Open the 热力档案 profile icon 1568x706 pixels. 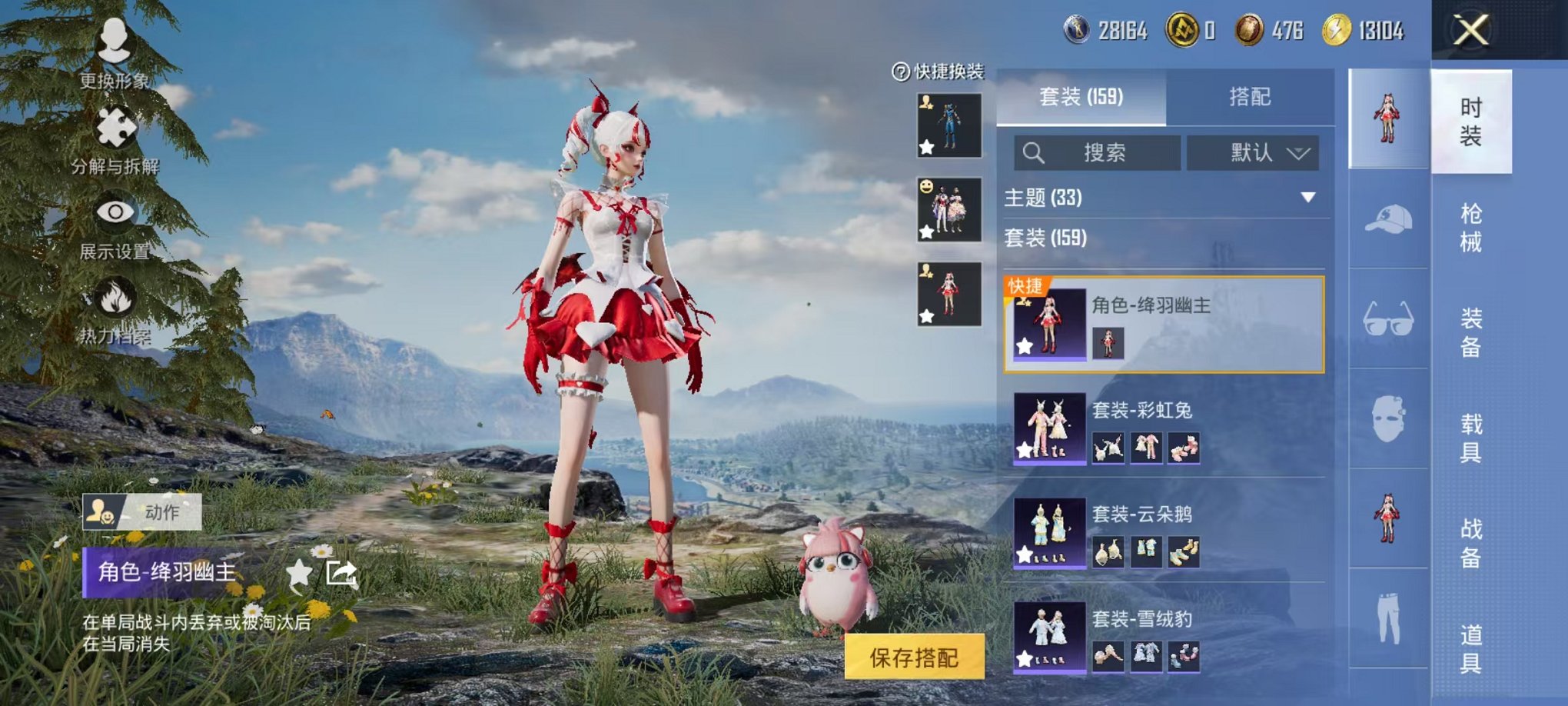click(114, 300)
